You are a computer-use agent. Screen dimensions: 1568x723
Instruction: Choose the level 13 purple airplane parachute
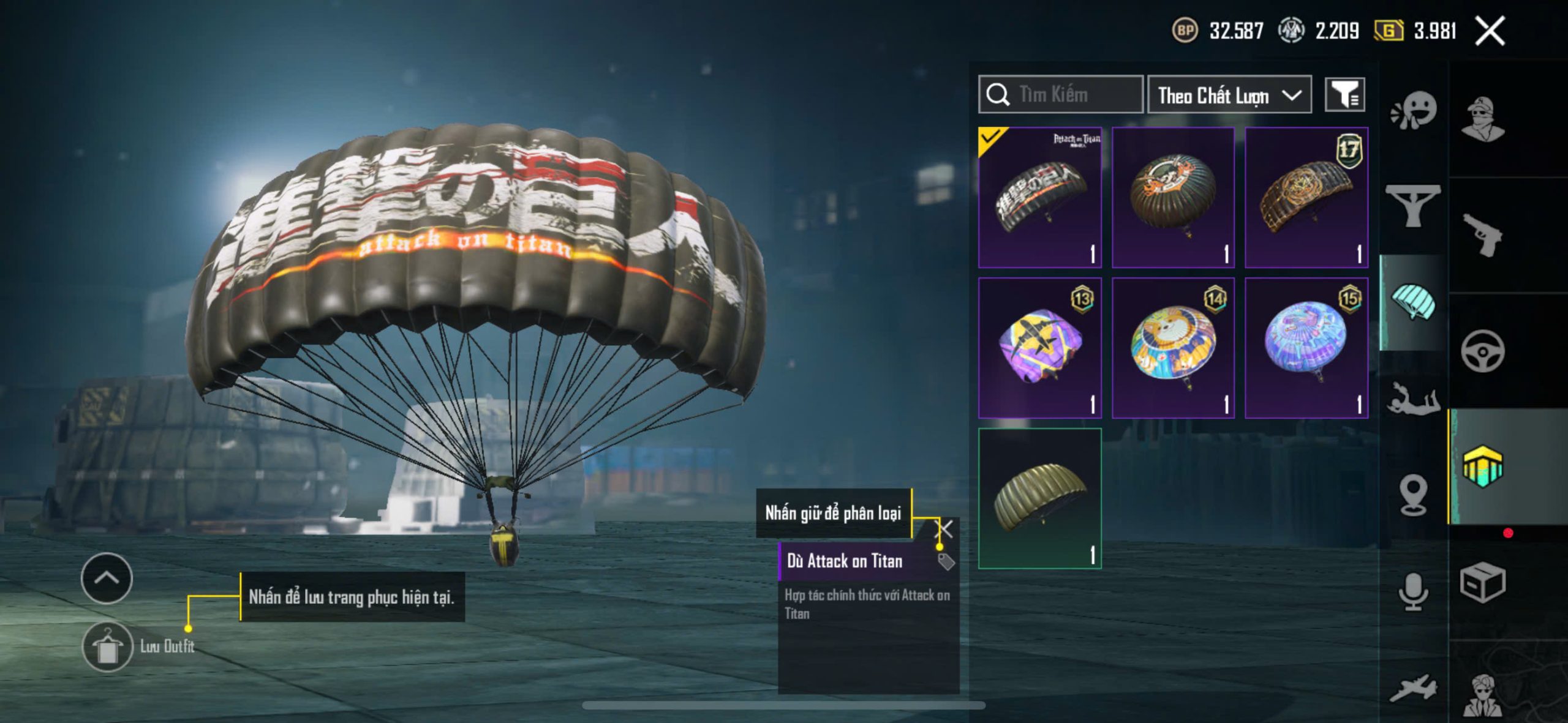[x=1039, y=347]
